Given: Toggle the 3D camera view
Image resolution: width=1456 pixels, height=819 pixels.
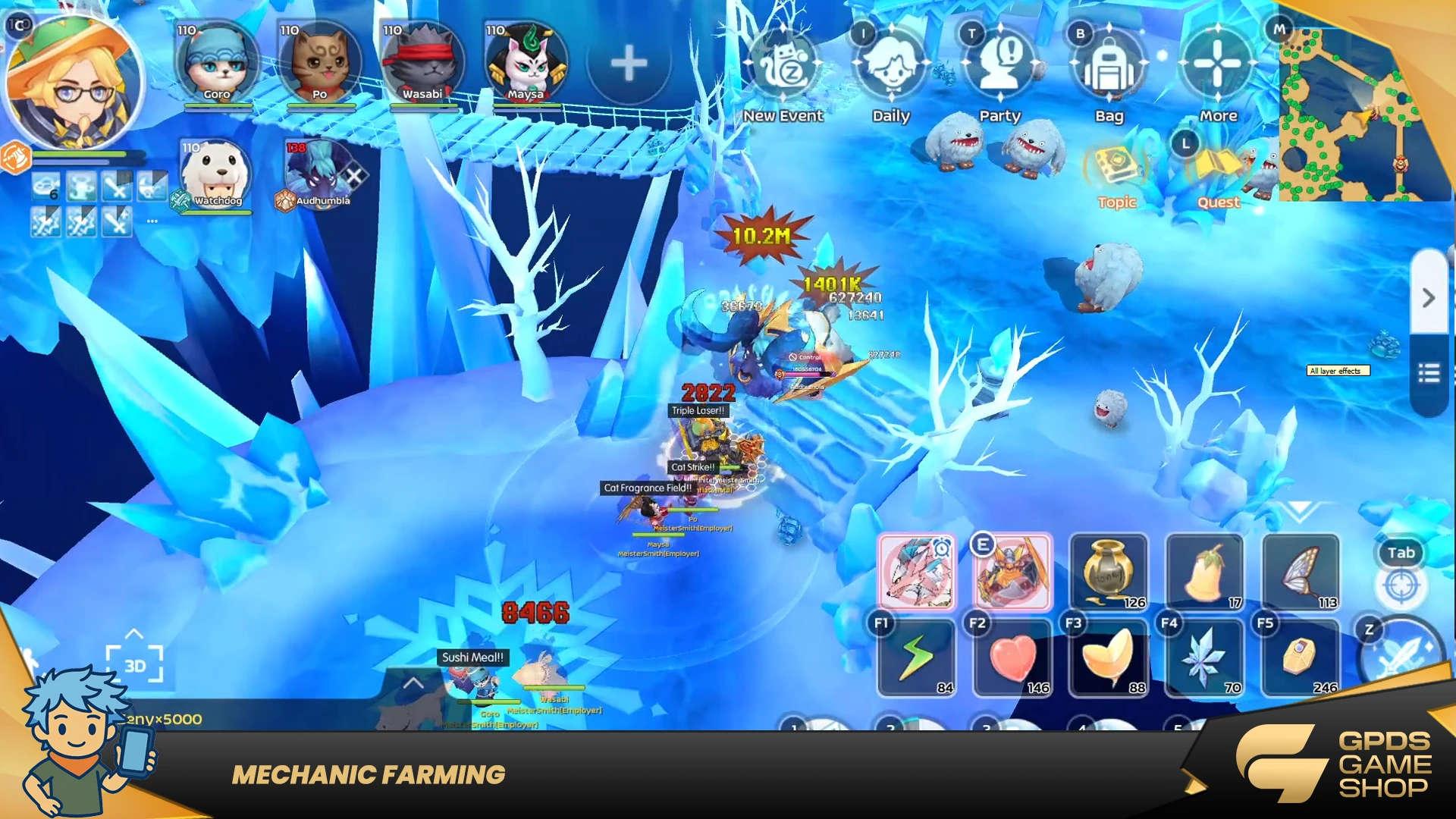Looking at the screenshot, I should 135,665.
